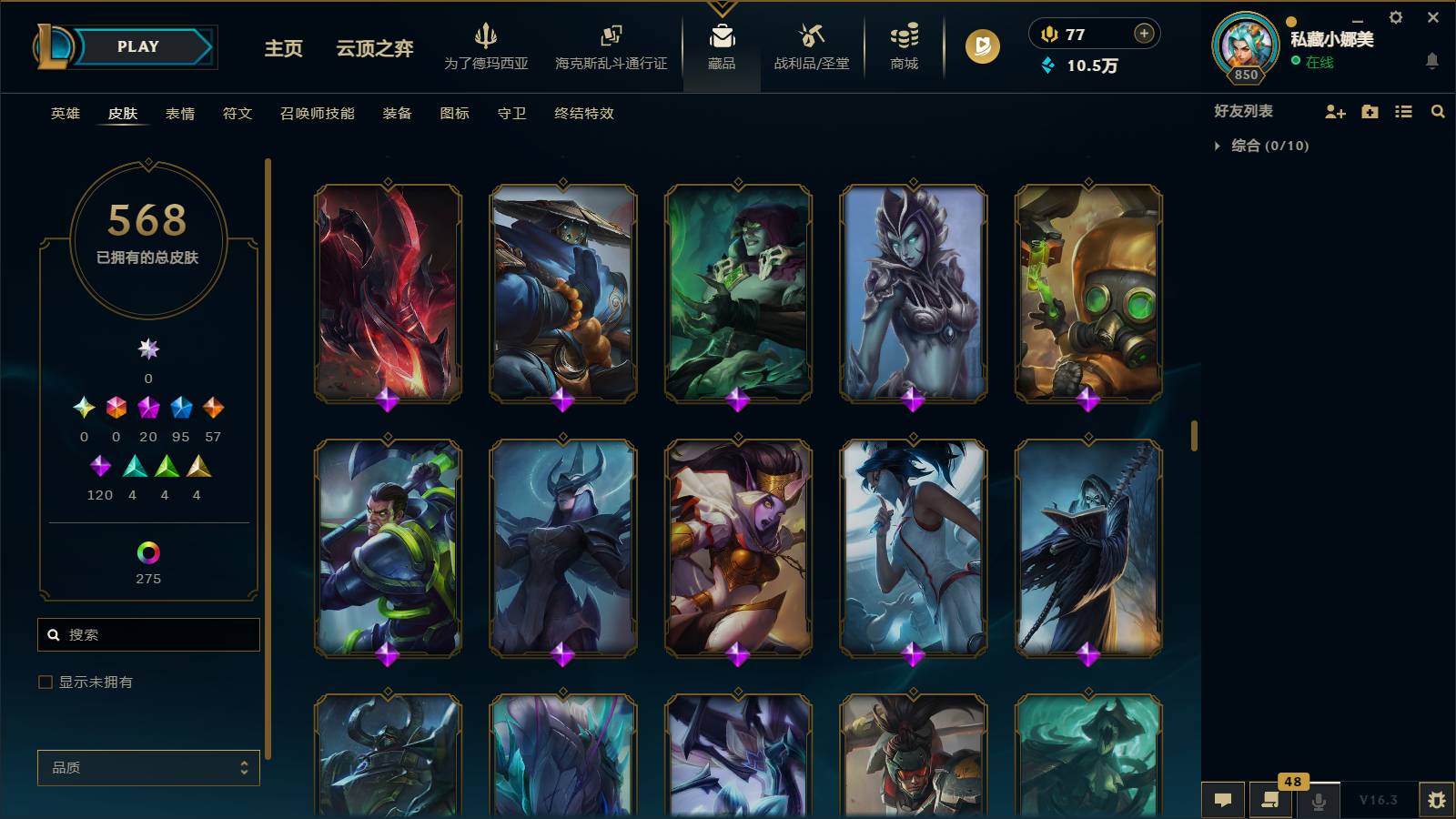Image resolution: width=1456 pixels, height=819 pixels.
Task: Click the 海克斯乱斗通行证 pass icon
Action: 608,41
